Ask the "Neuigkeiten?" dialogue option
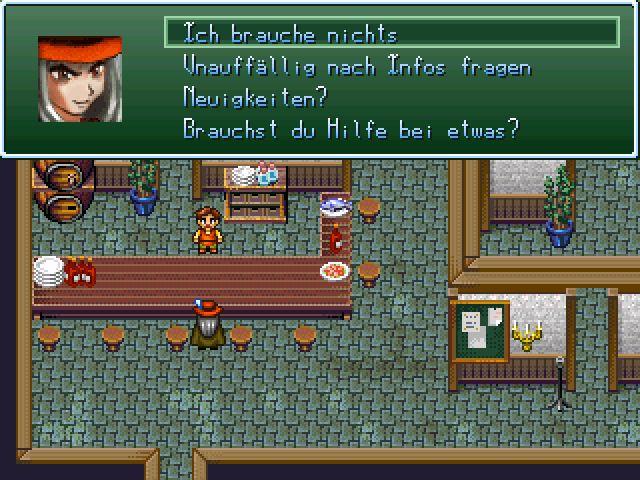640x480 pixels. (256, 98)
